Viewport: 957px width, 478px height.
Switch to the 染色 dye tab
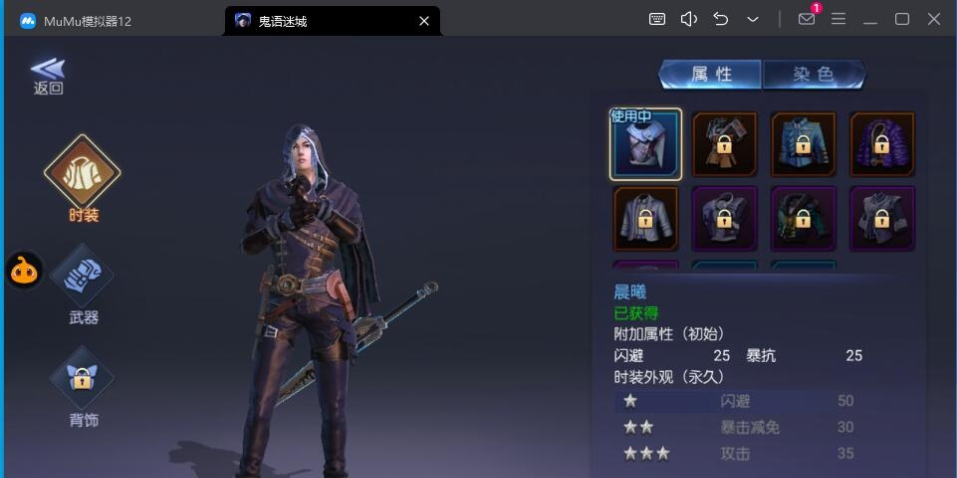click(x=813, y=75)
